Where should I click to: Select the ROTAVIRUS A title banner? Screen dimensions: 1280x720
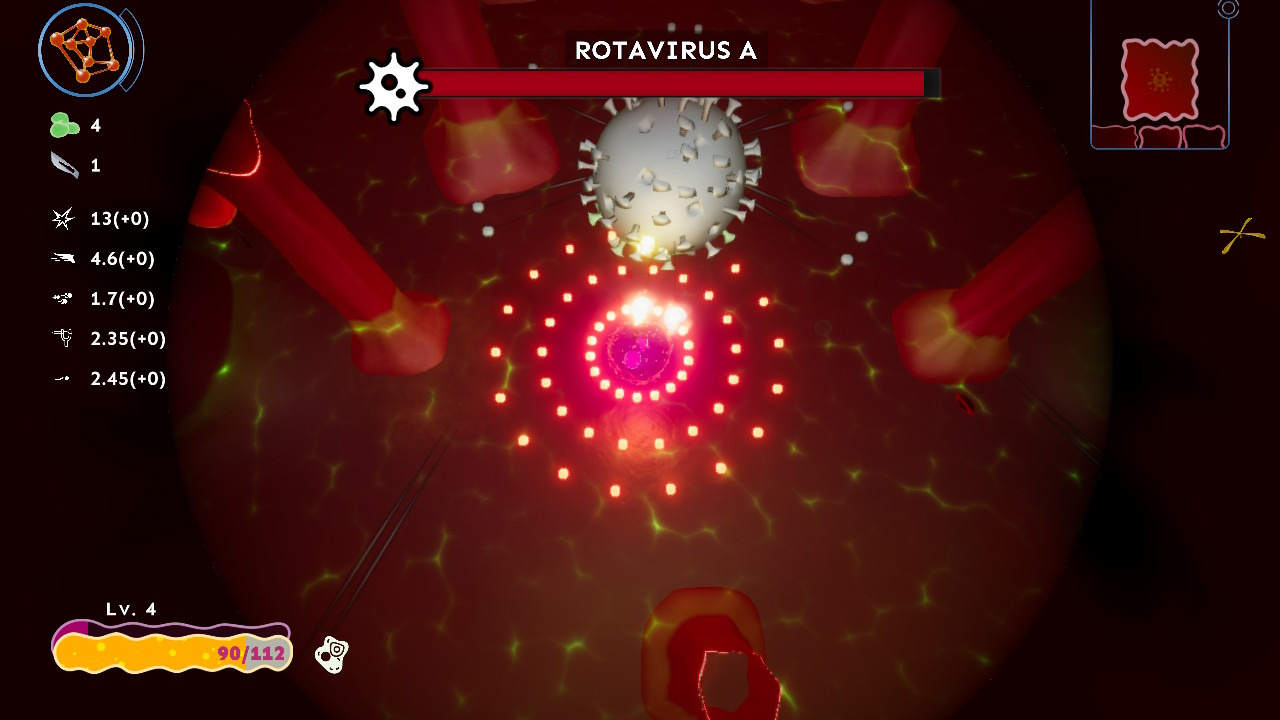(x=665, y=50)
